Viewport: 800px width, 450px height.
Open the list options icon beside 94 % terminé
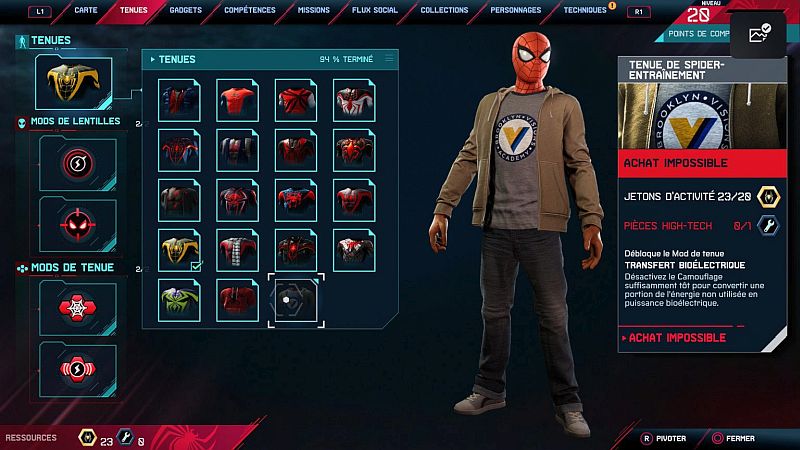(389, 59)
